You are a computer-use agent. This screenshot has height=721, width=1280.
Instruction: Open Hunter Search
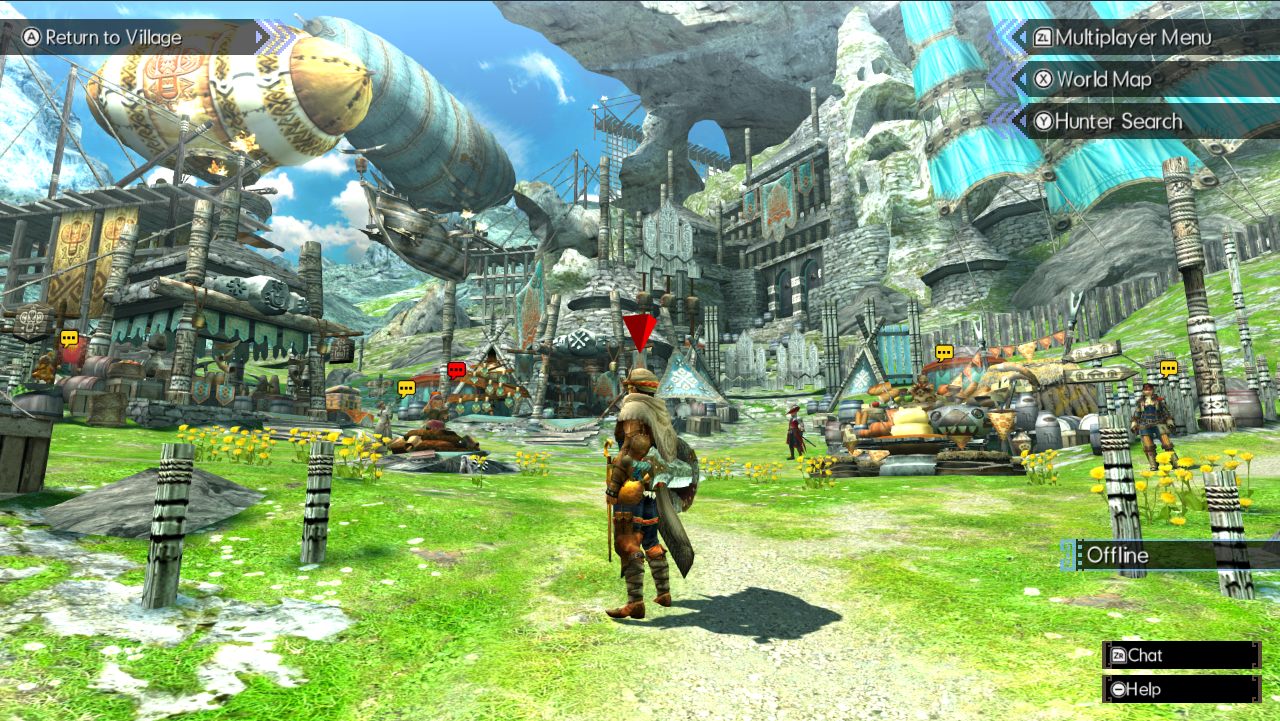[x=1118, y=122]
